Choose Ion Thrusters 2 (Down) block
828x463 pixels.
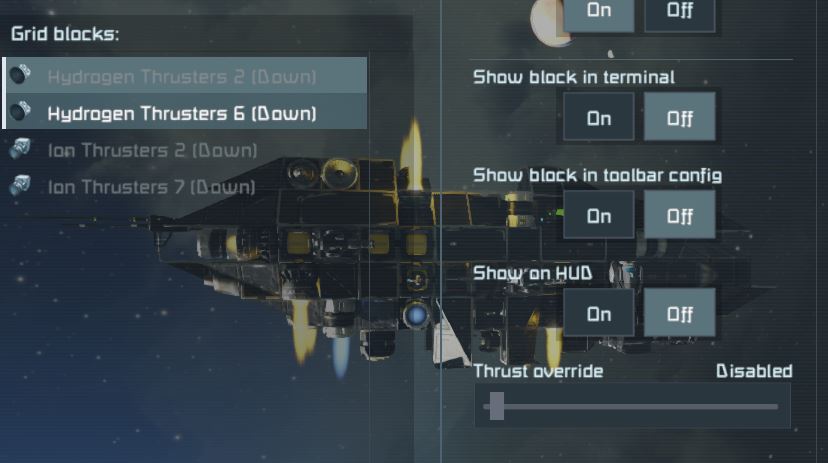[x=152, y=150]
